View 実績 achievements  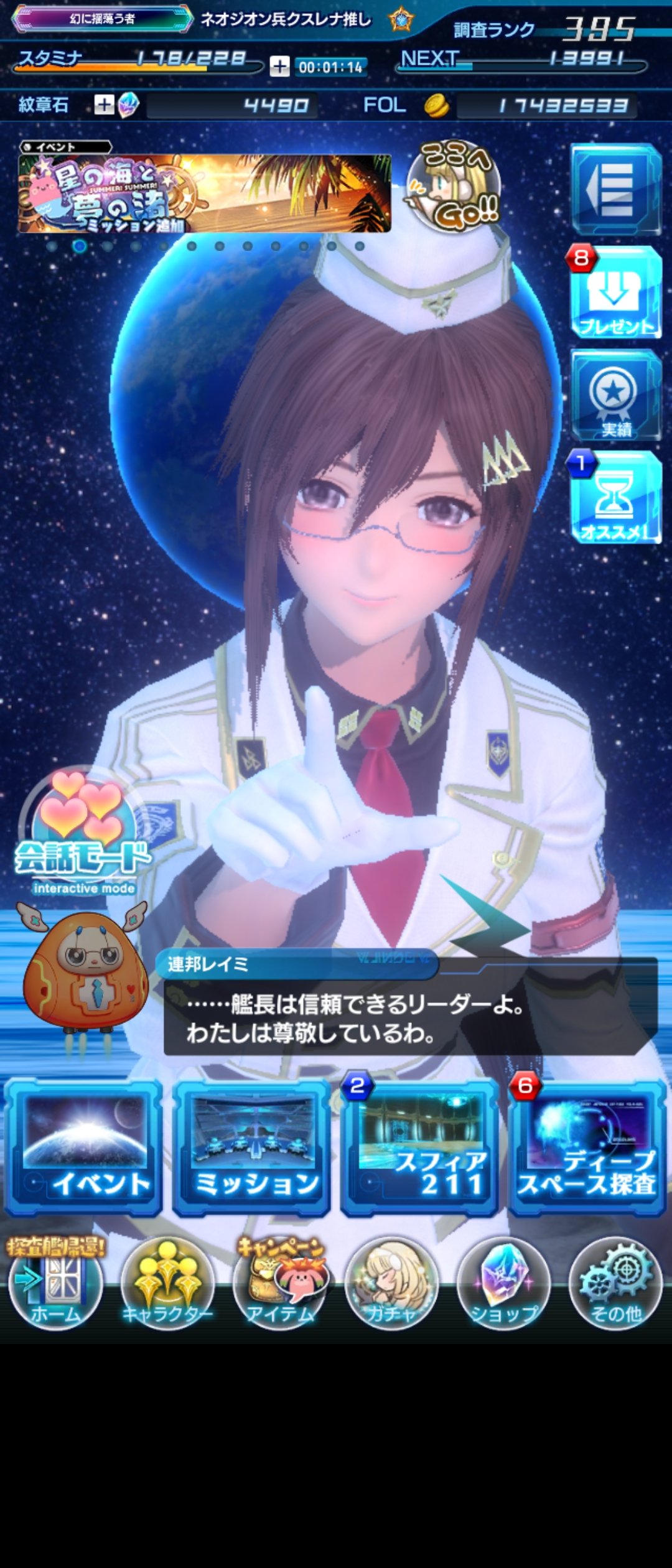[x=615, y=396]
